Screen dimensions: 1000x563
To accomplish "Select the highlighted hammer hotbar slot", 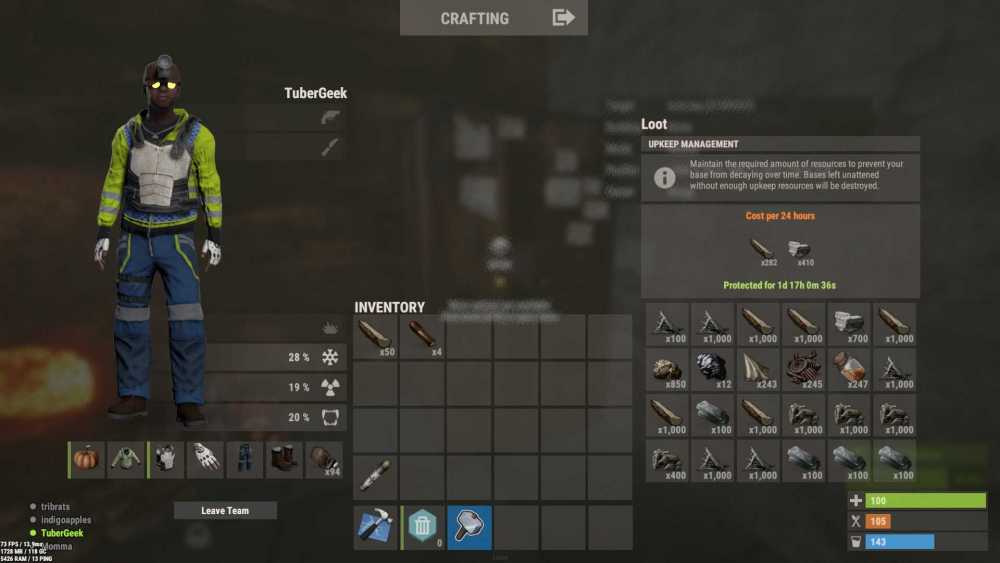I will coord(470,526).
